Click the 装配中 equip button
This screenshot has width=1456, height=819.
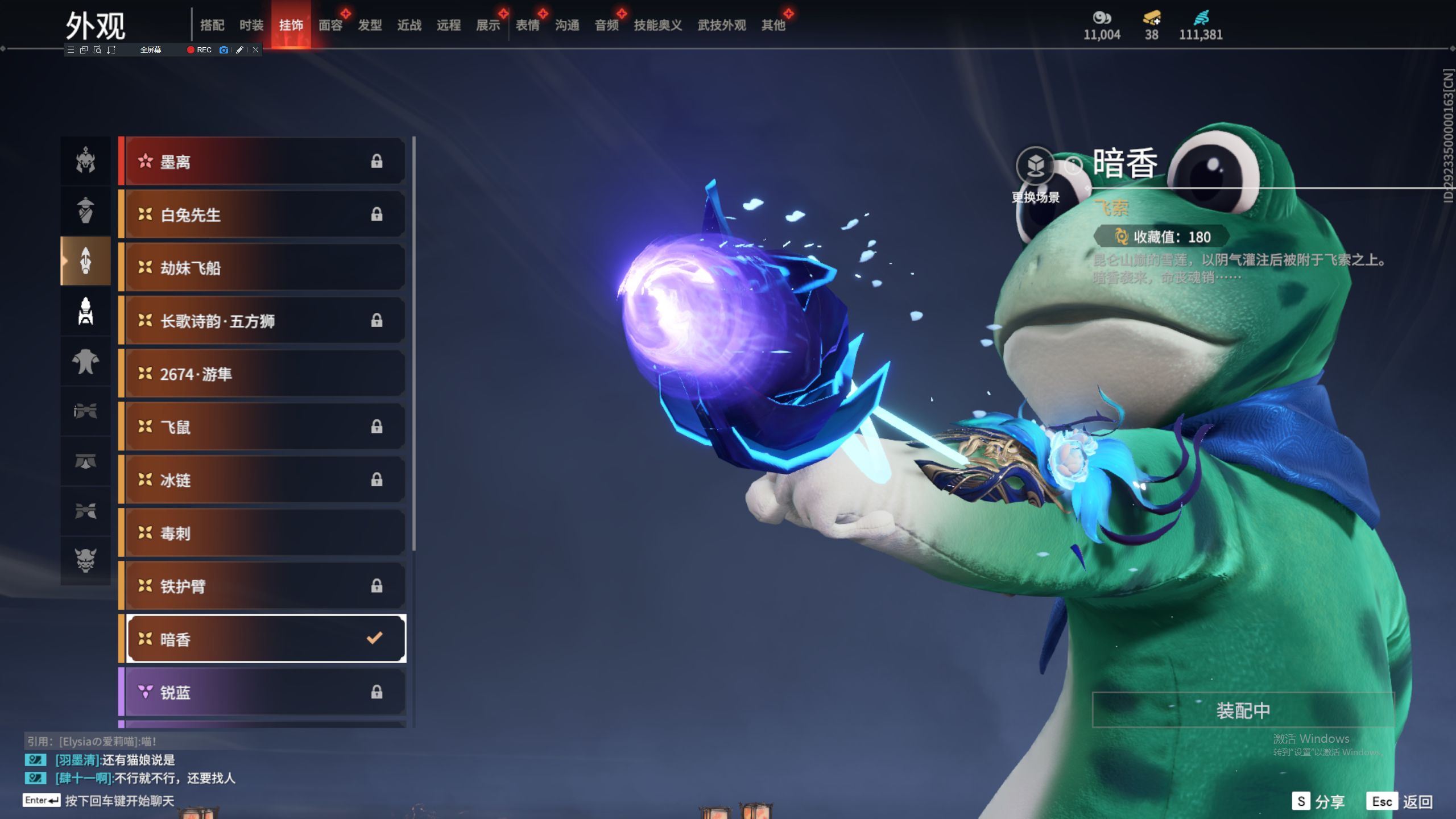[x=1243, y=710]
